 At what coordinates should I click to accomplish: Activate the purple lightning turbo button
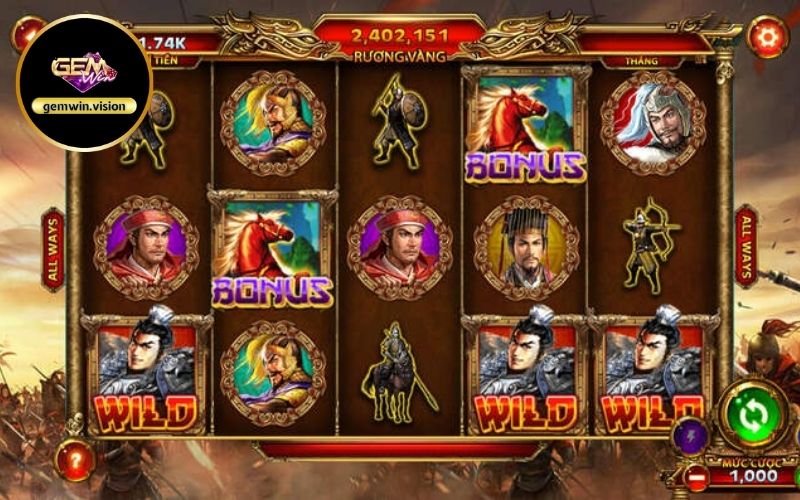tap(692, 436)
